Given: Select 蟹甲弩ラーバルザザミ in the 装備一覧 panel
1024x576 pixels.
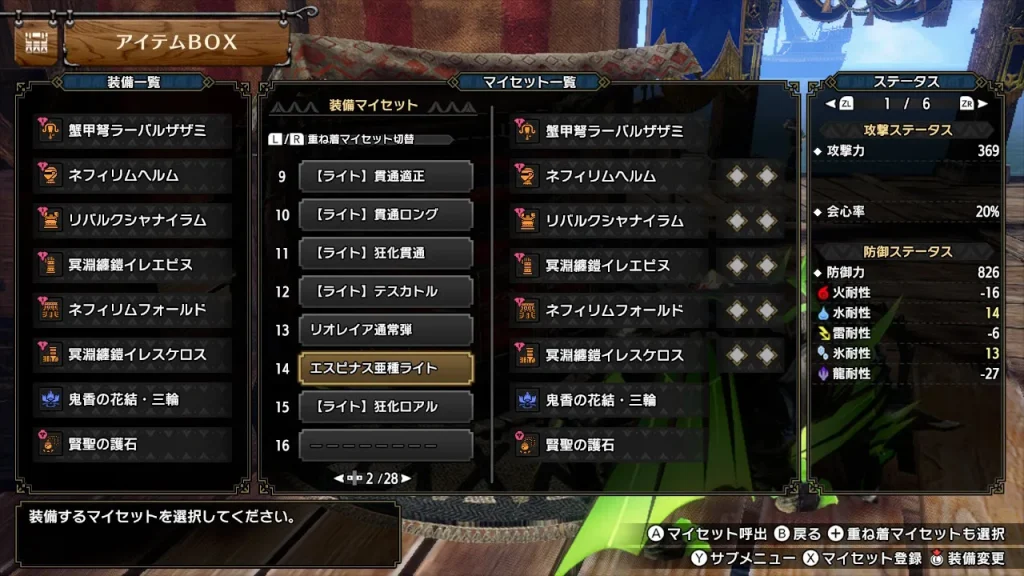Looking at the screenshot, I should coord(133,131).
